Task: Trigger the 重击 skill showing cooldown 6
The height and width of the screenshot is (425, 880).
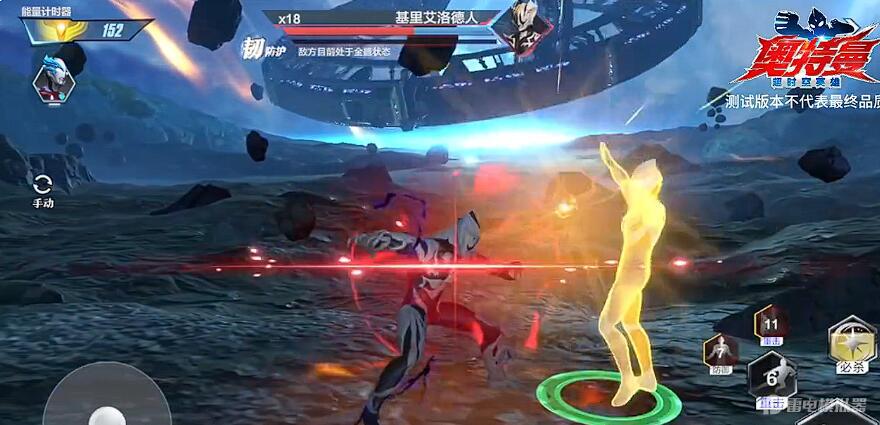Action: [x=772, y=379]
